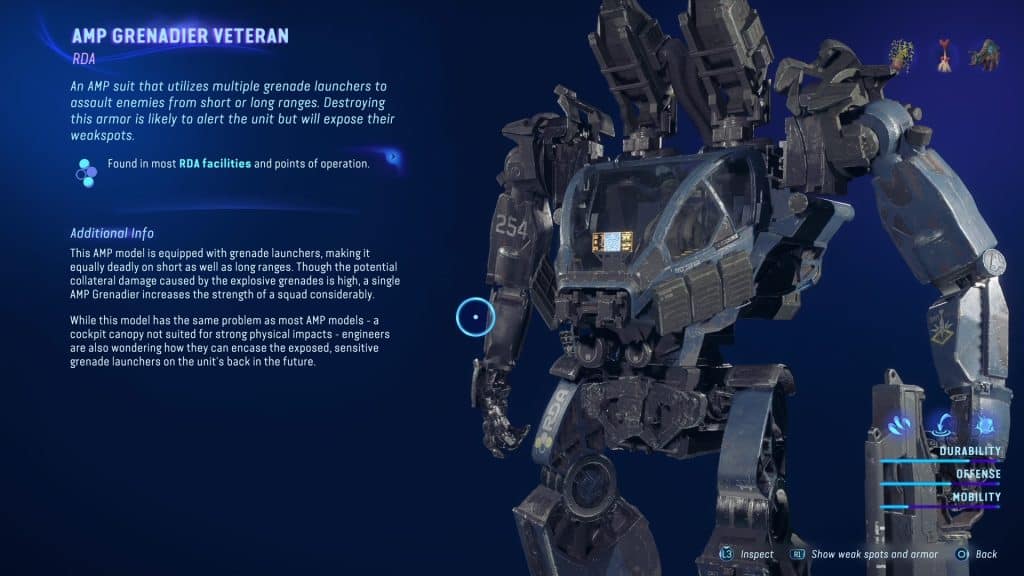The height and width of the screenshot is (576, 1024).
Task: Open the highlighted RDA facilities link
Action: 215,164
